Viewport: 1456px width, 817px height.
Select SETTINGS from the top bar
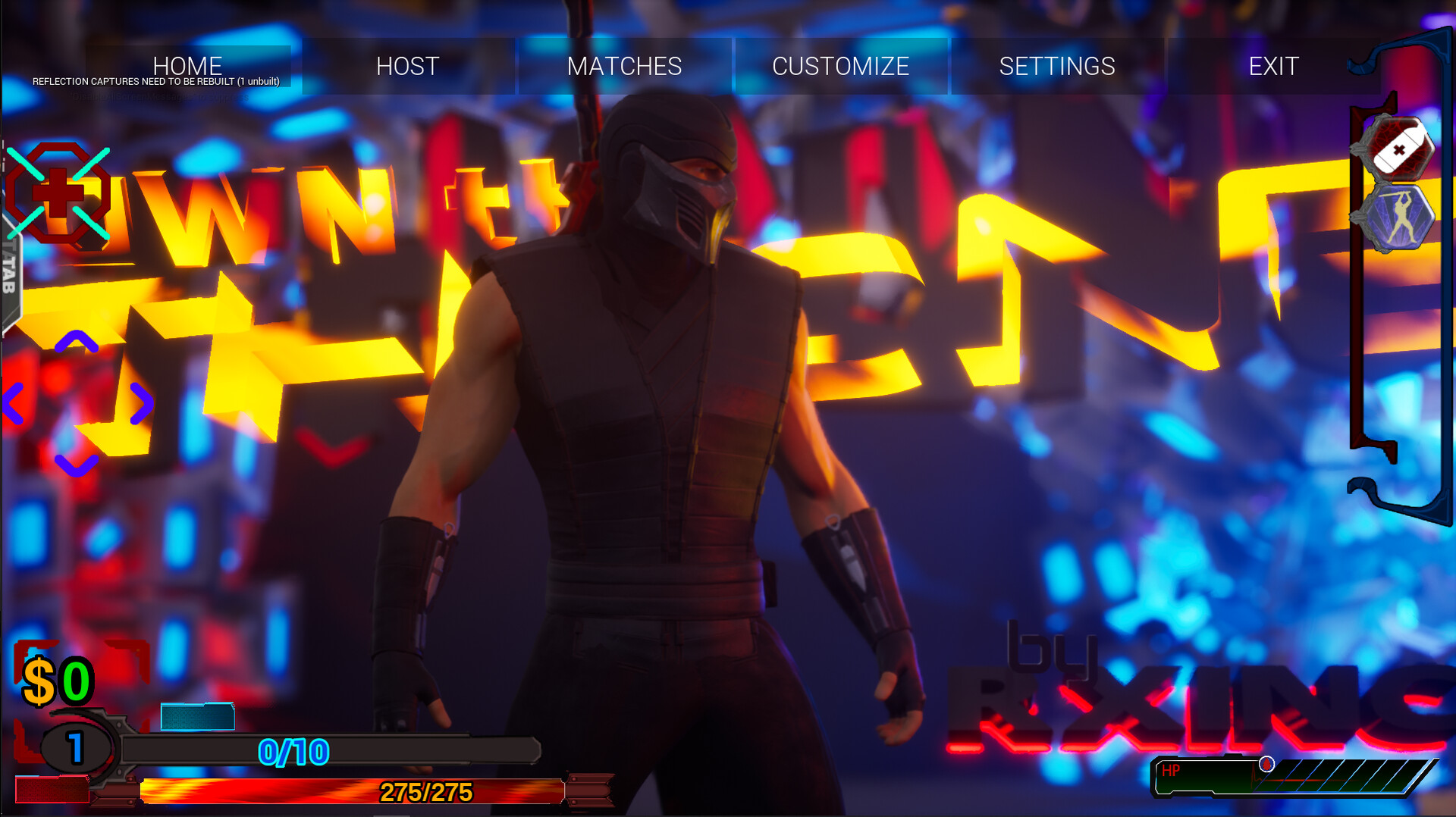click(1058, 67)
